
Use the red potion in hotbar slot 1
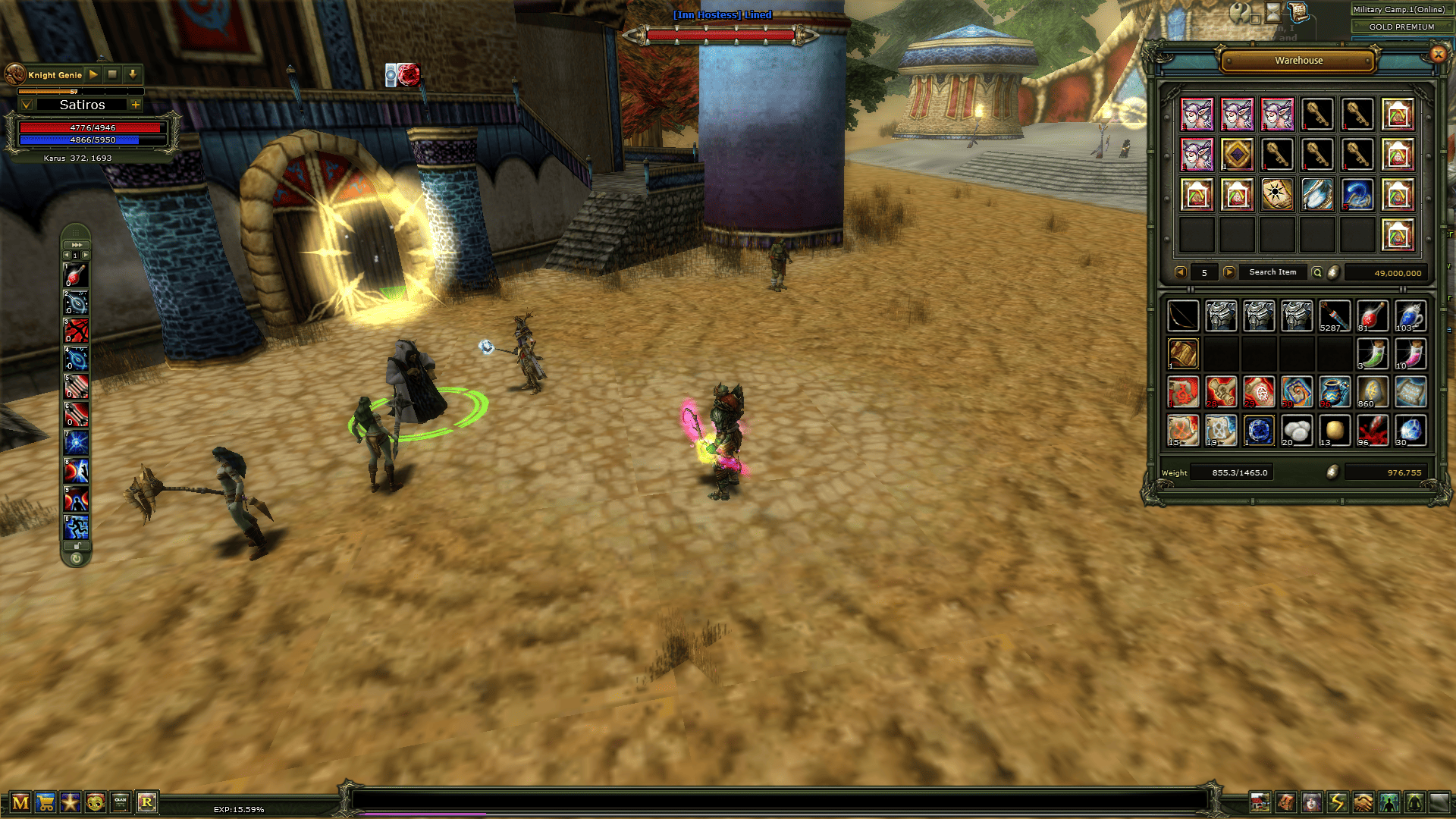[76, 275]
